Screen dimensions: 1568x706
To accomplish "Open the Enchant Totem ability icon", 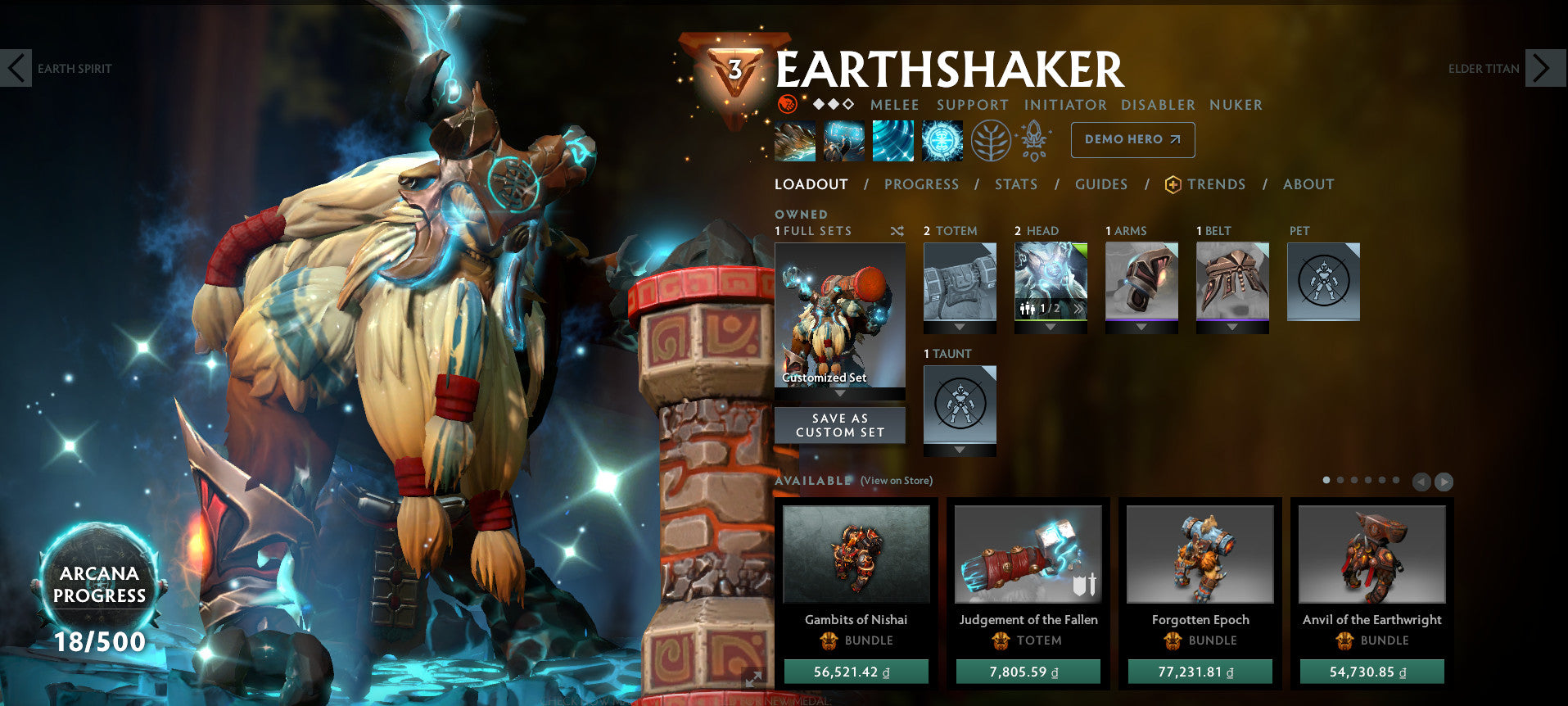I will tap(843, 139).
